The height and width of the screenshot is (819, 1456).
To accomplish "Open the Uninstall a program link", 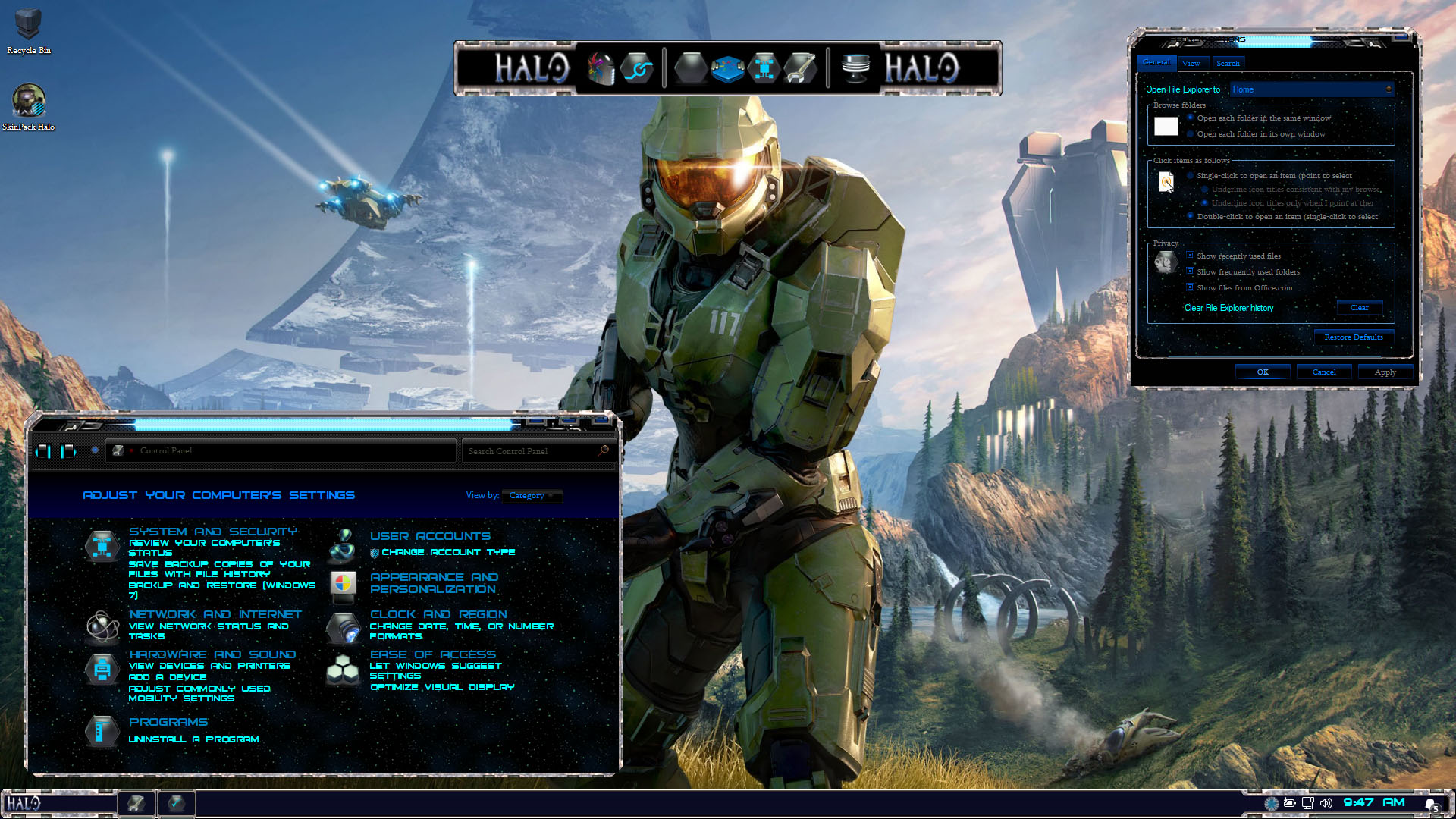I will (193, 739).
